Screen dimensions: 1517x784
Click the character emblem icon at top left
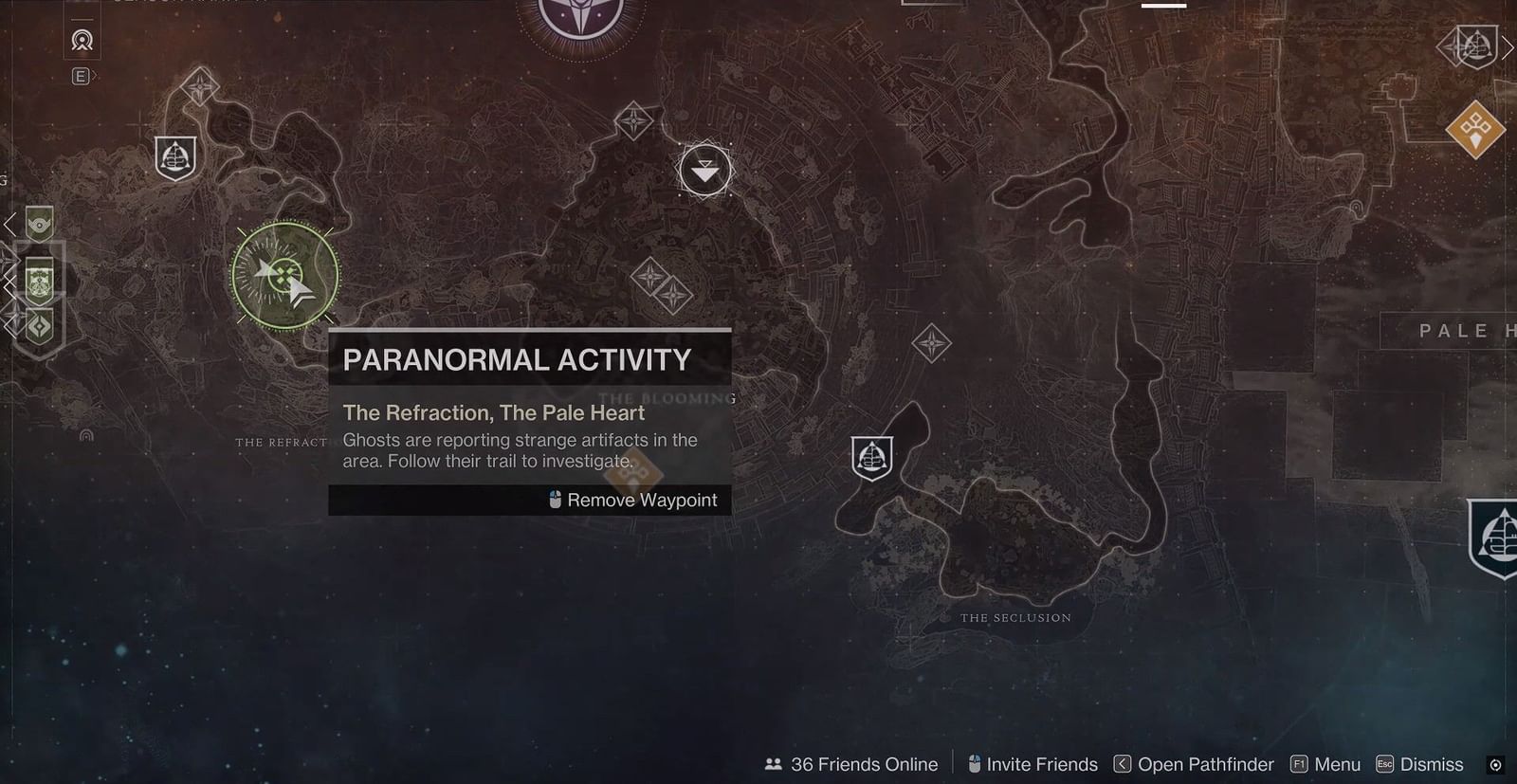pos(82,42)
